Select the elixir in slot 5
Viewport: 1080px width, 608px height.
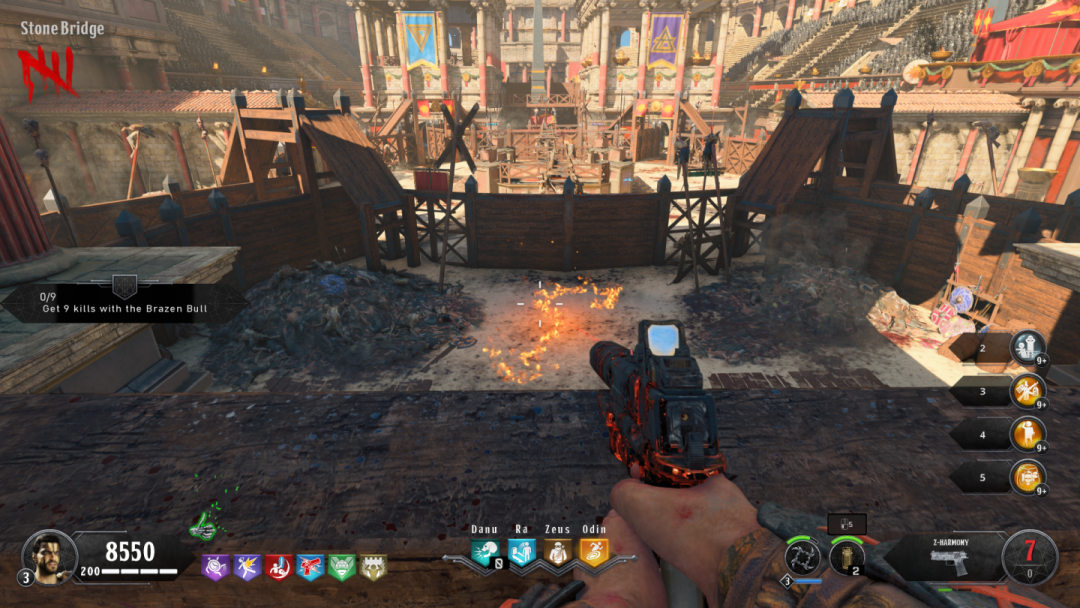point(1027,477)
